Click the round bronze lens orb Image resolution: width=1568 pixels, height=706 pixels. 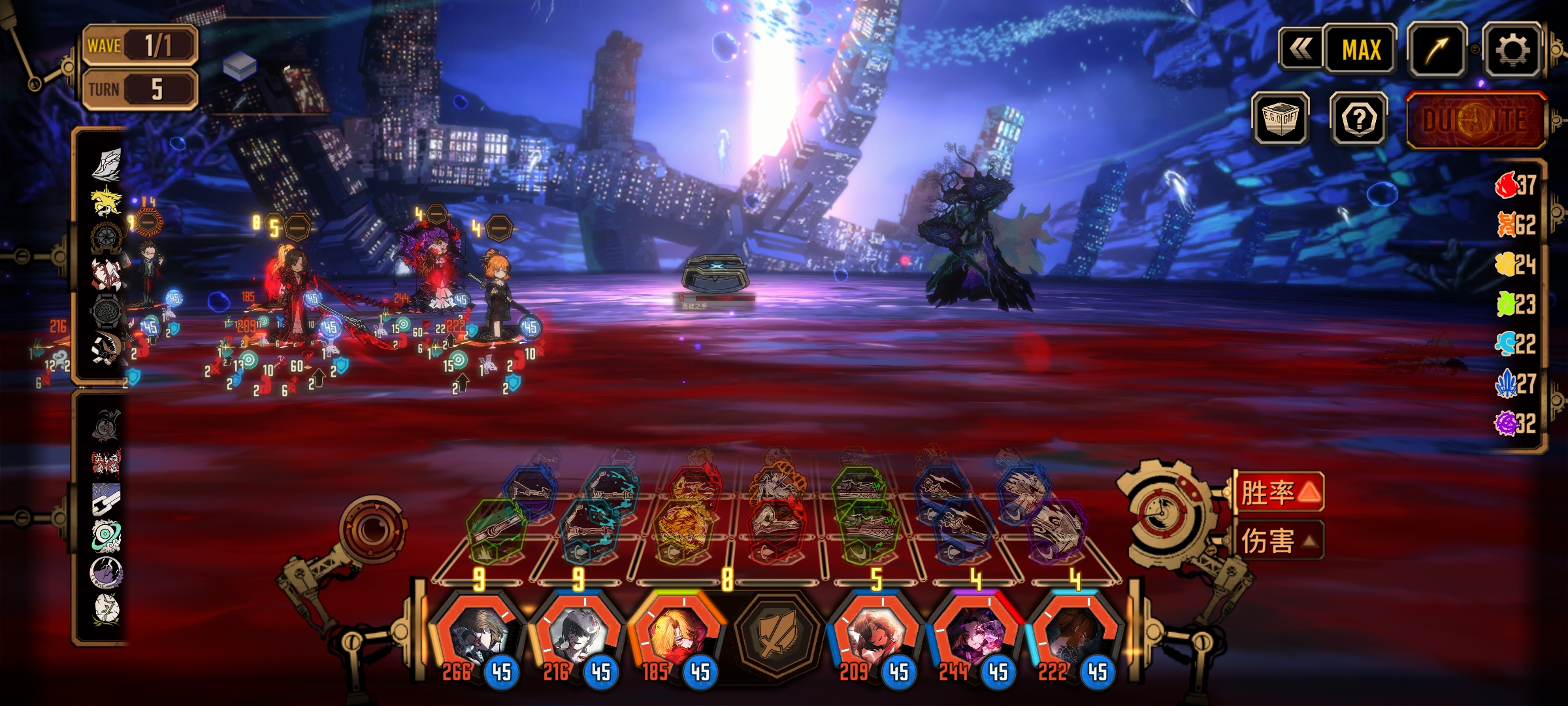[x=374, y=527]
